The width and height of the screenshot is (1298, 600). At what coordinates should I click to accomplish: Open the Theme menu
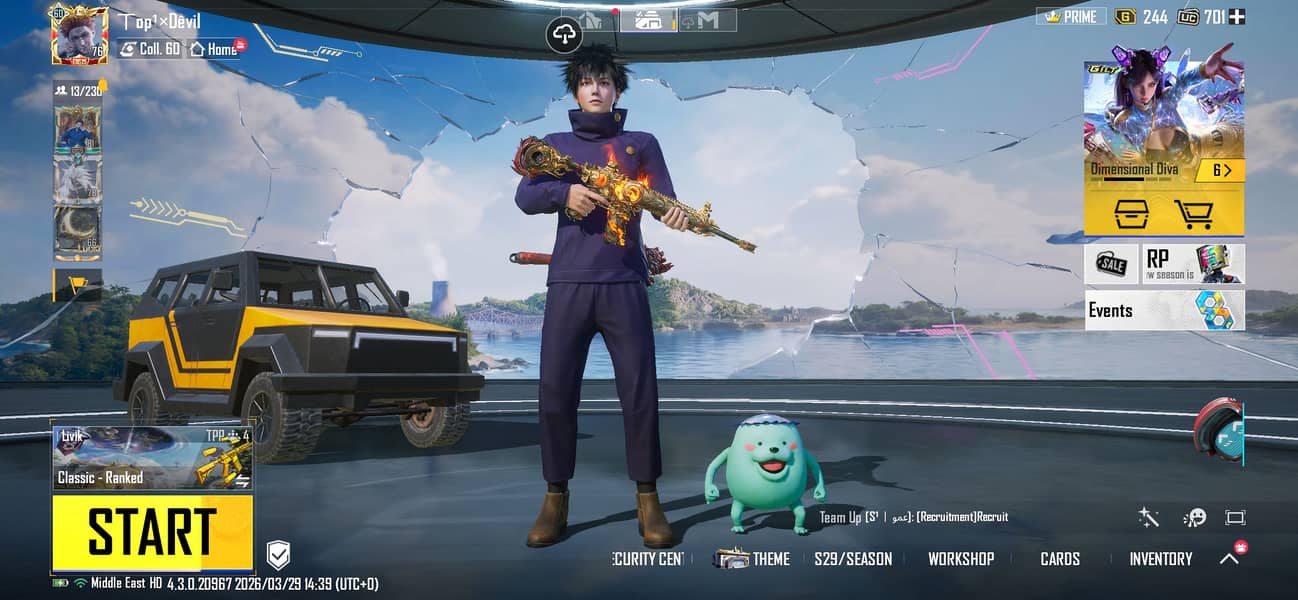[752, 559]
